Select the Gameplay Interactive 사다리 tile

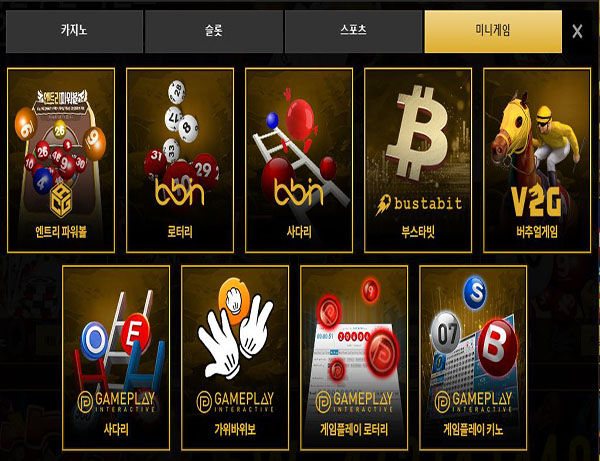[x=116, y=356]
